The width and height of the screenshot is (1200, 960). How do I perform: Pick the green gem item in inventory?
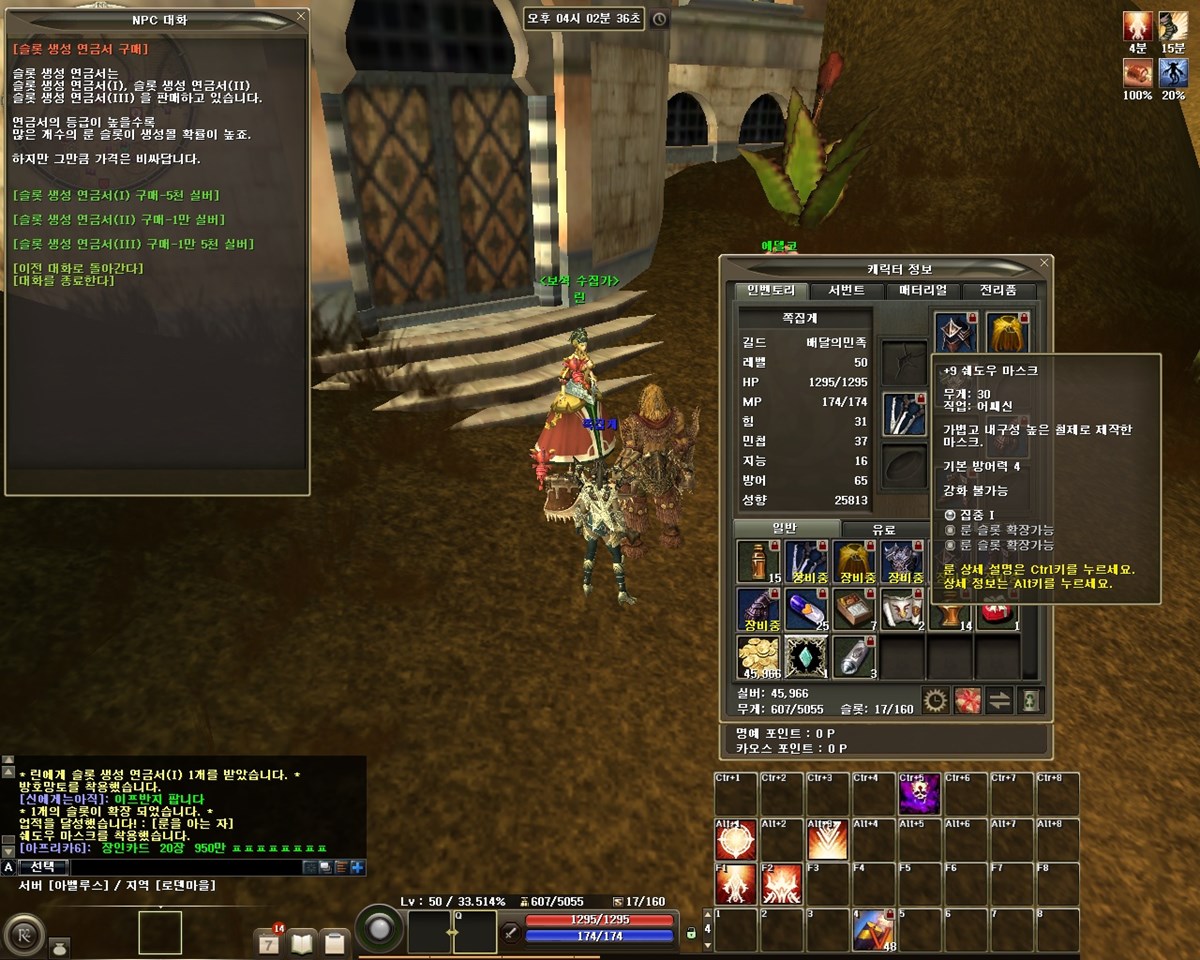[806, 658]
